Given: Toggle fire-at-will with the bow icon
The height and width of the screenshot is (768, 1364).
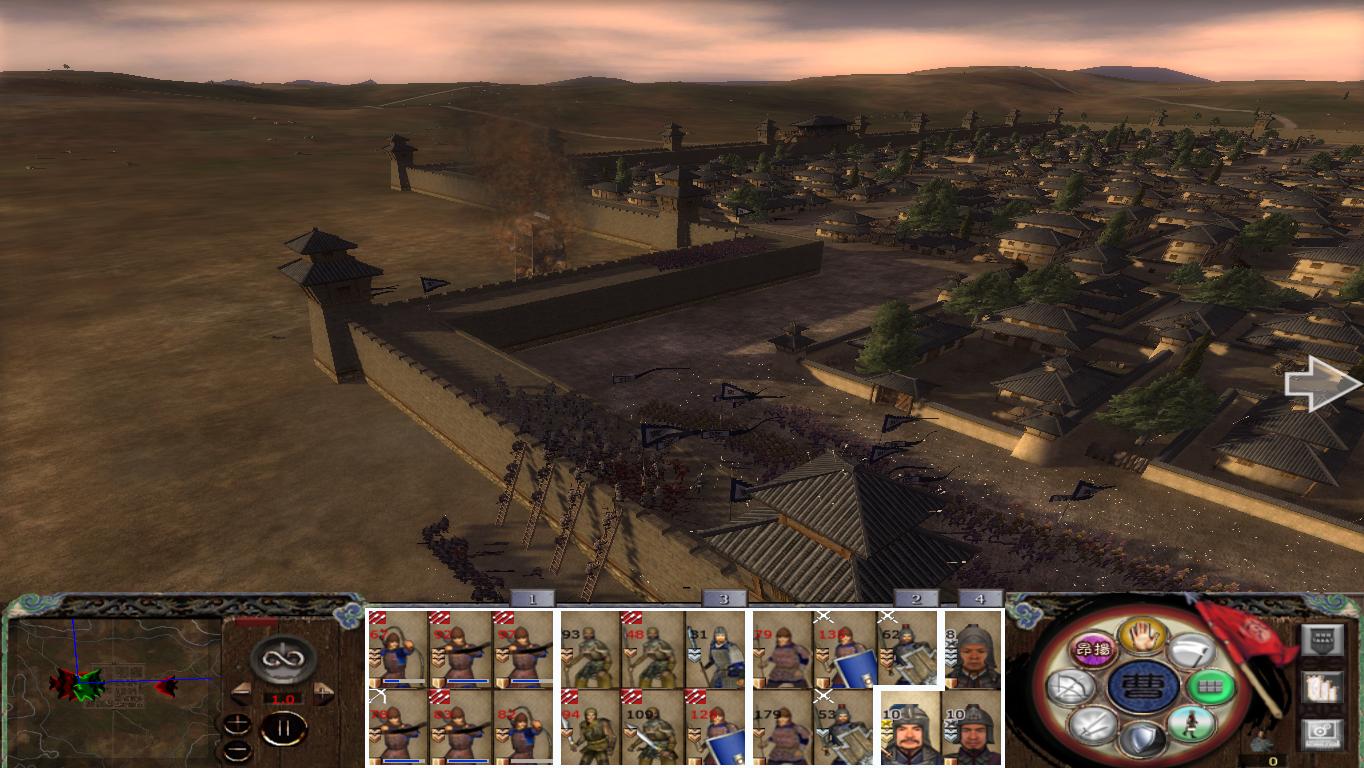Looking at the screenshot, I should click(x=1071, y=687).
